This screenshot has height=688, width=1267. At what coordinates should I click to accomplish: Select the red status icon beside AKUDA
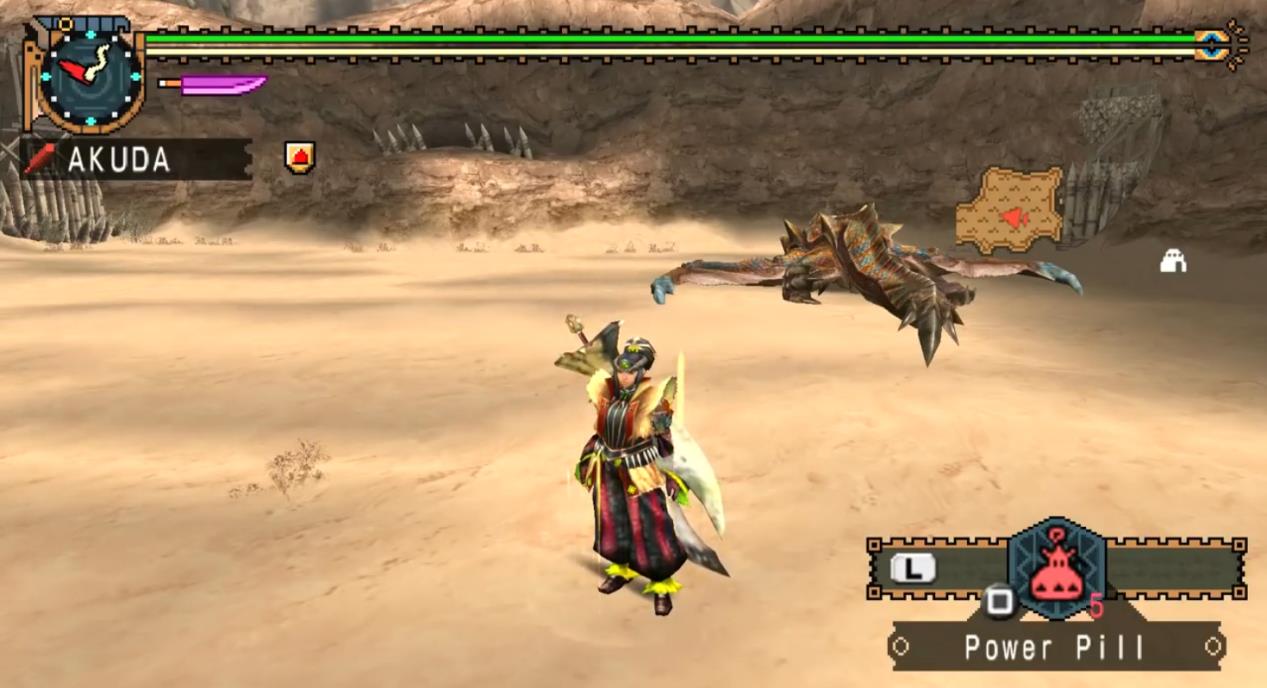coord(299,157)
